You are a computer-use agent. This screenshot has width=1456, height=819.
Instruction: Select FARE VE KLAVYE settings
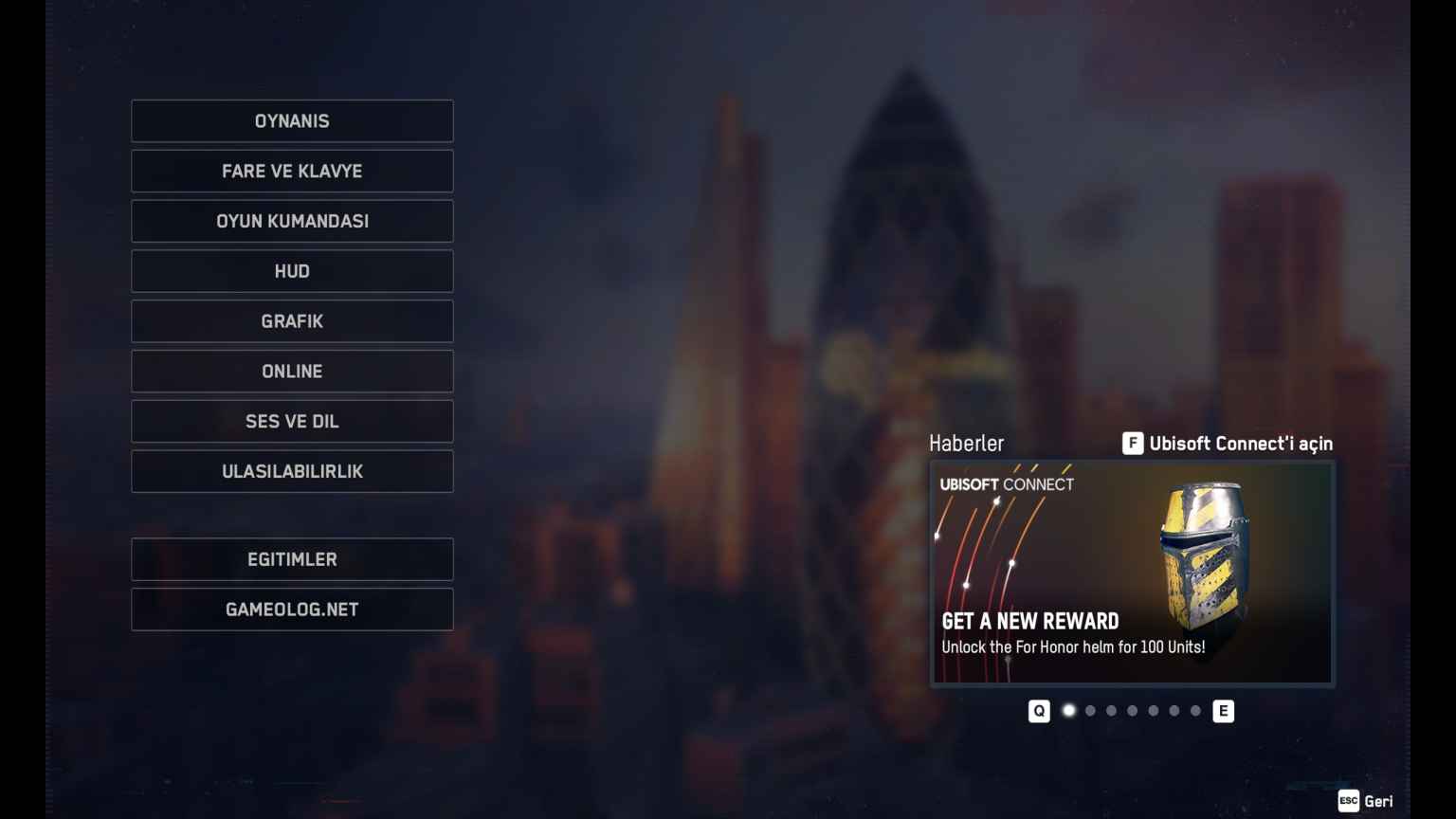292,172
